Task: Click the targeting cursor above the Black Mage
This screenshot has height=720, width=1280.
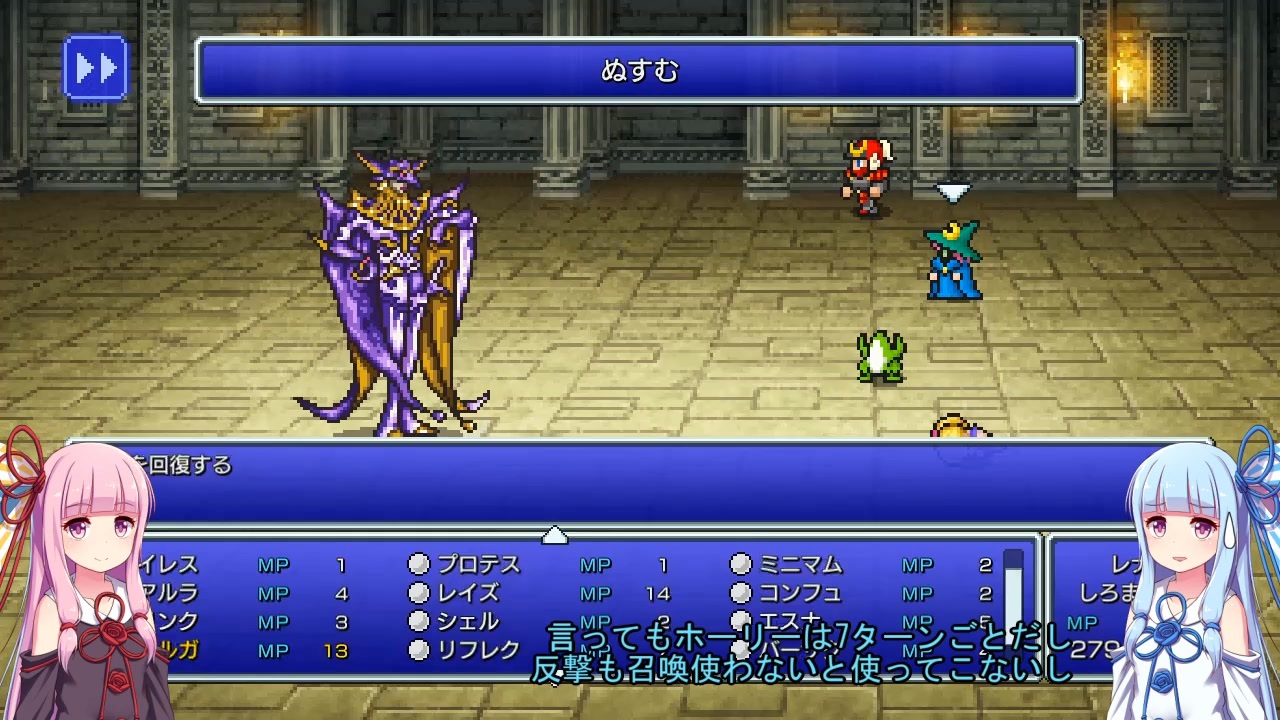Action: [951, 192]
